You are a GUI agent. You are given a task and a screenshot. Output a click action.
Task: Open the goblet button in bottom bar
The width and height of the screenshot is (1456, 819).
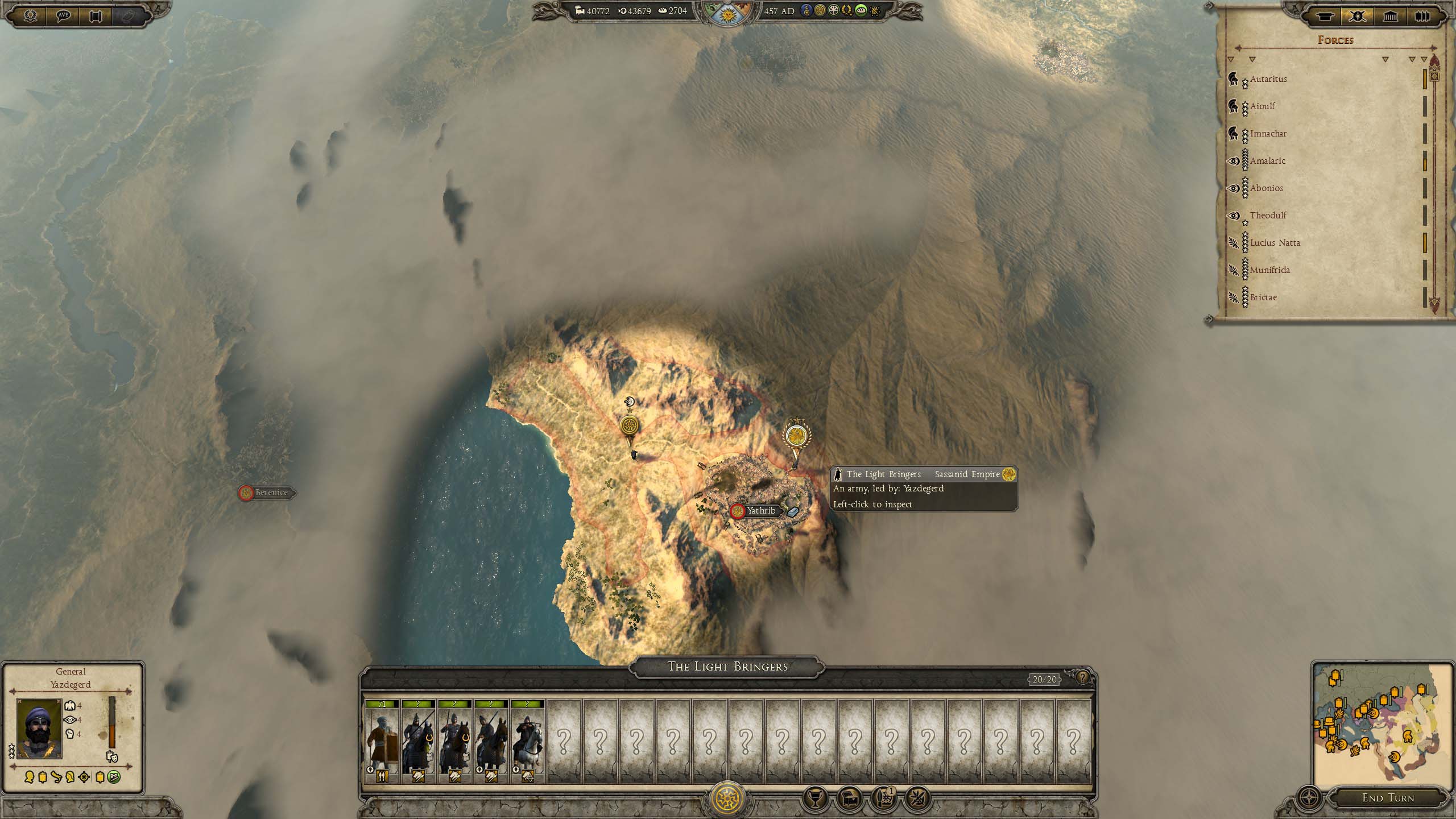(x=814, y=799)
